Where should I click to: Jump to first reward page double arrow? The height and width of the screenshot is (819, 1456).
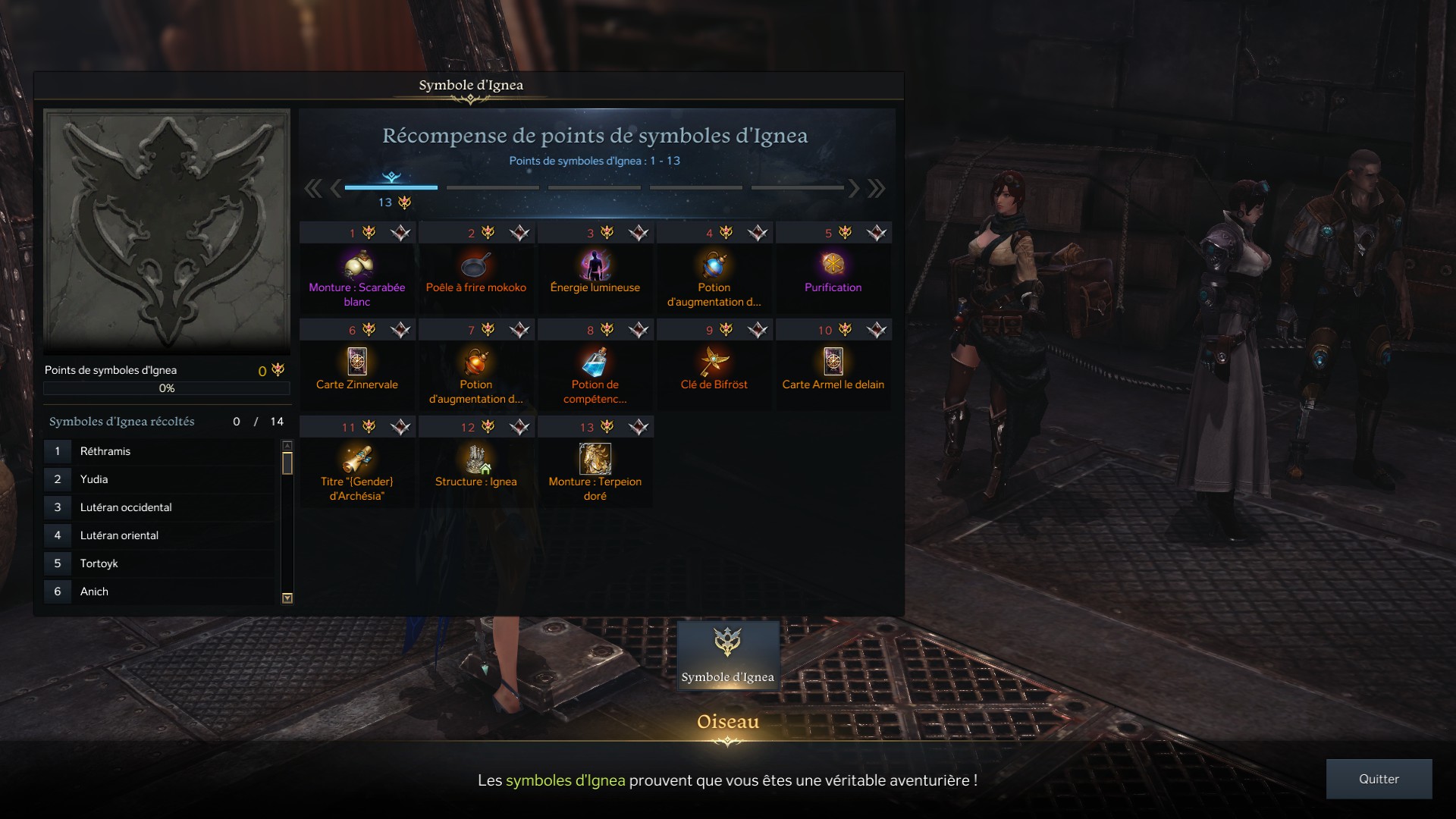312,188
